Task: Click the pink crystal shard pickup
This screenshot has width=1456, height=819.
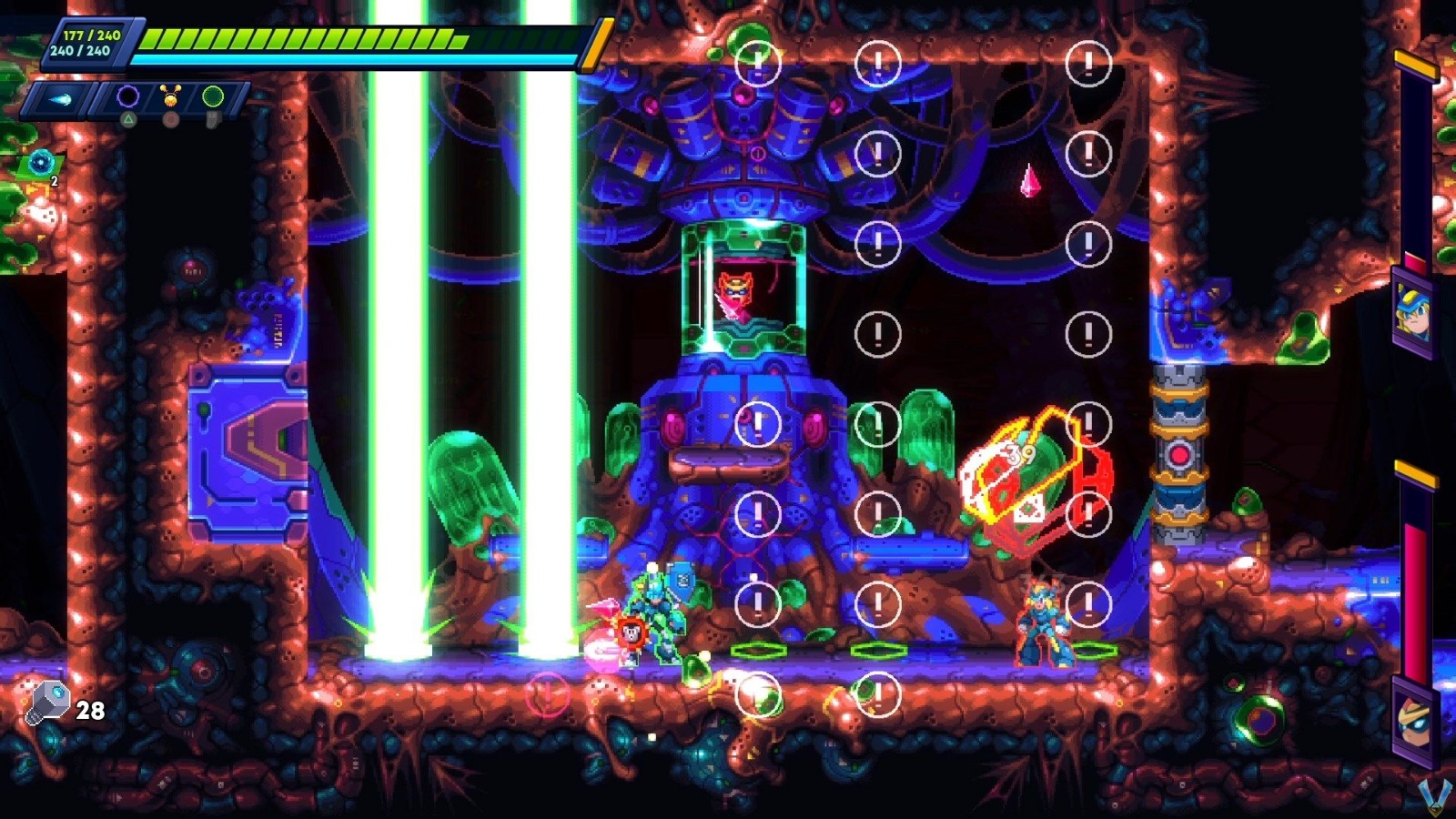Action: (1028, 177)
